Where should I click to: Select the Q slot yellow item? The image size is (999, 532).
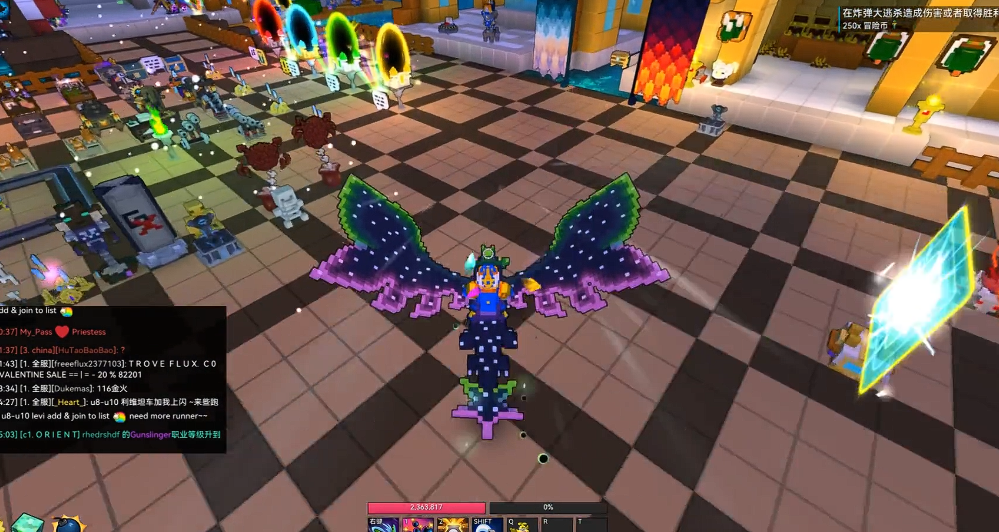click(522, 525)
